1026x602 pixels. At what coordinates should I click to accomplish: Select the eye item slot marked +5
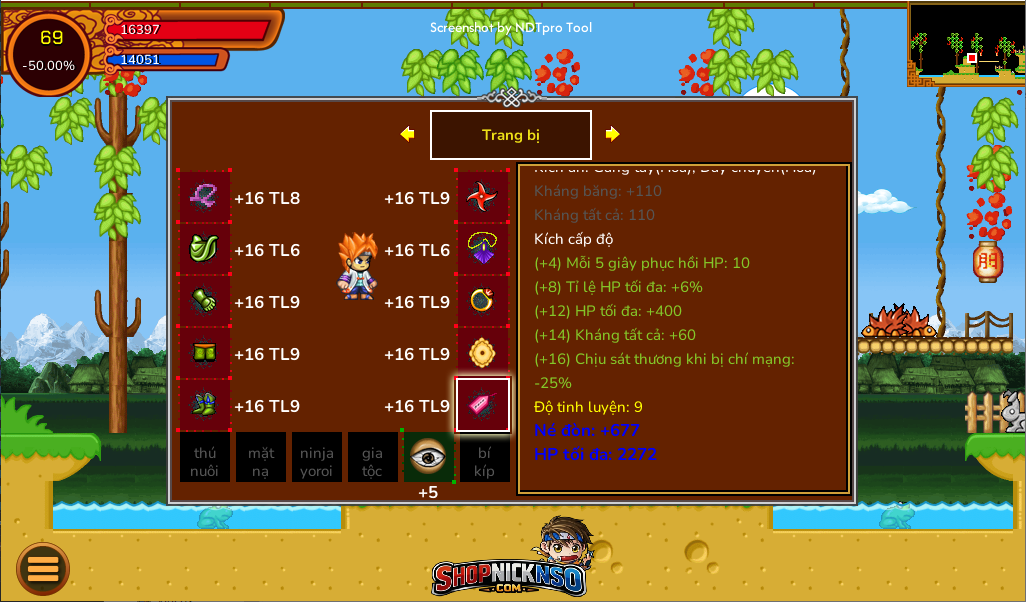pyautogui.click(x=428, y=457)
